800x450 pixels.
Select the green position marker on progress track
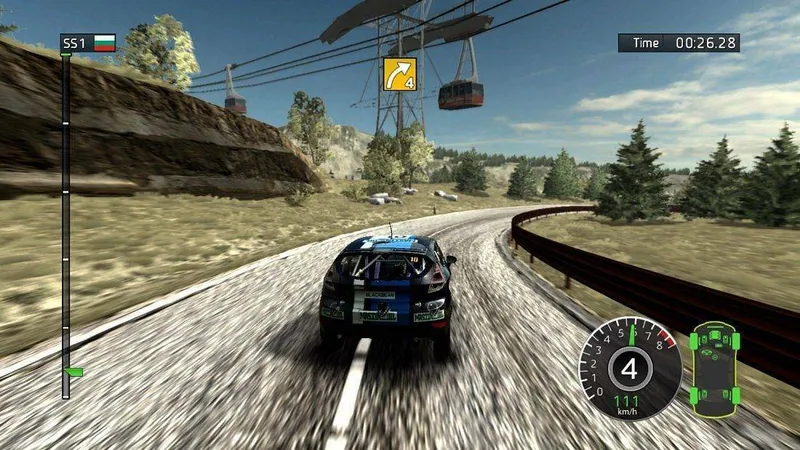pos(72,371)
